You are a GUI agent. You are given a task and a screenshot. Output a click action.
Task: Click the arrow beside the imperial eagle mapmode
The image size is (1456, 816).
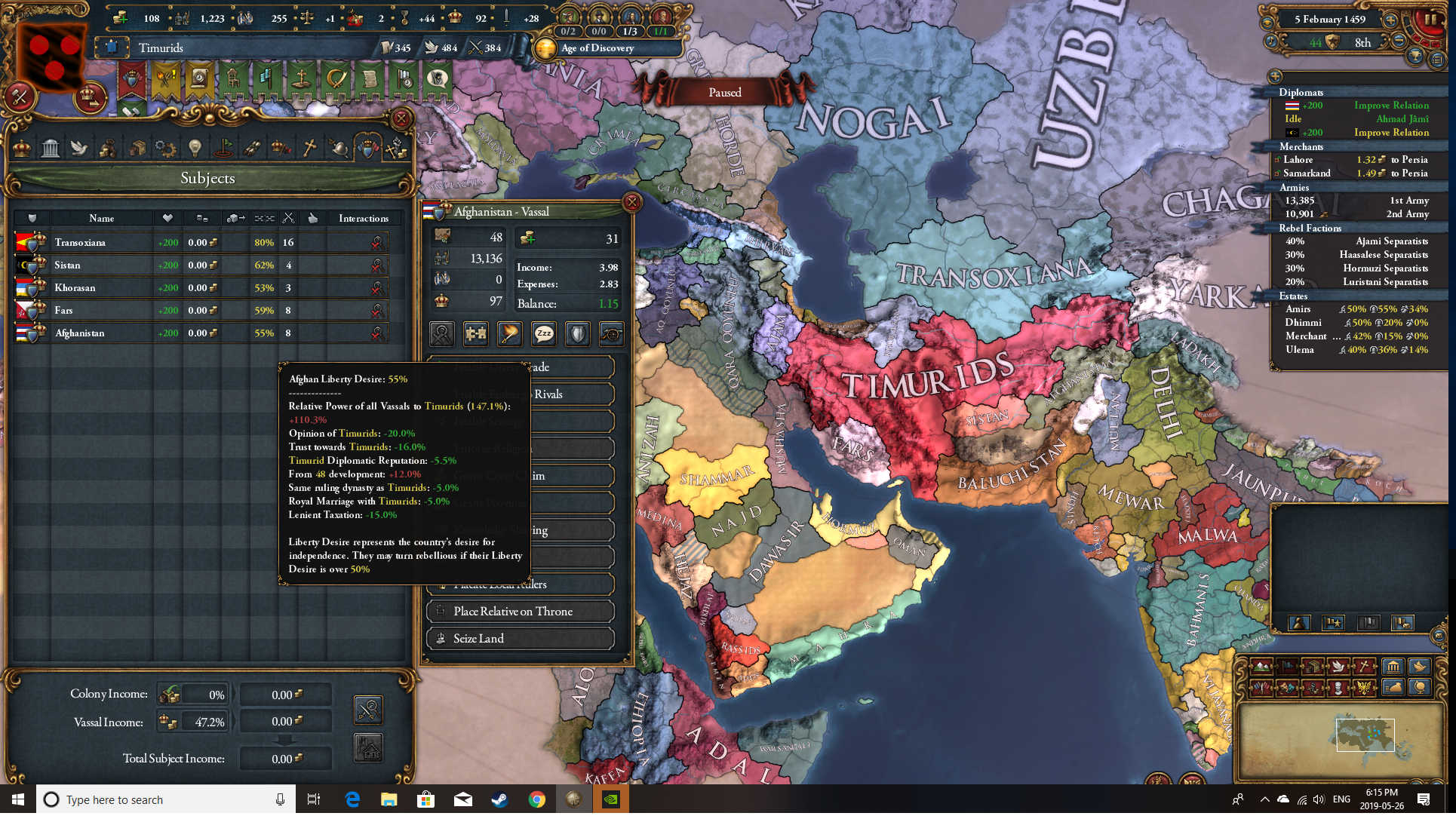(x=1375, y=689)
